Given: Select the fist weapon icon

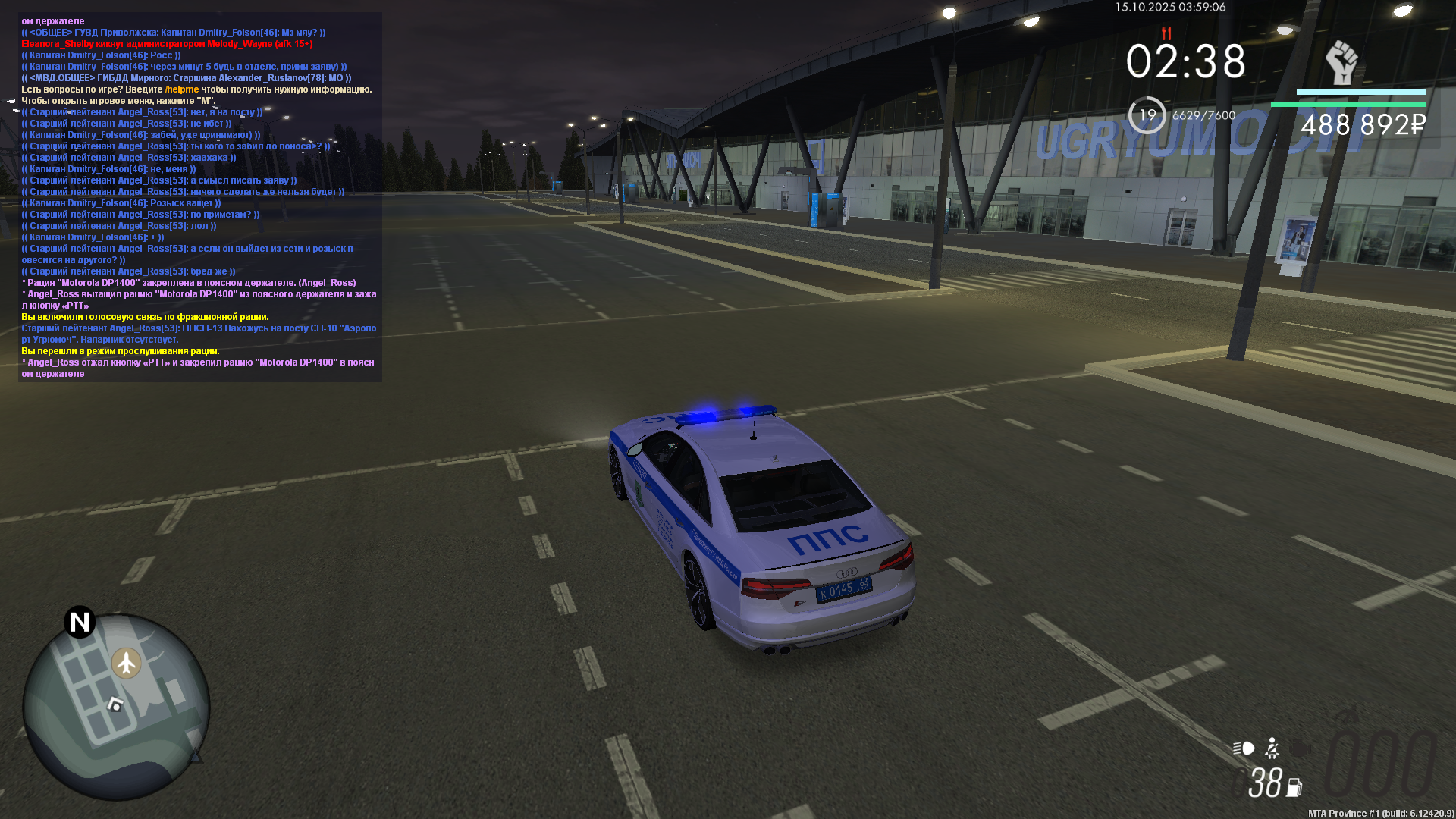Looking at the screenshot, I should pyautogui.click(x=1341, y=62).
